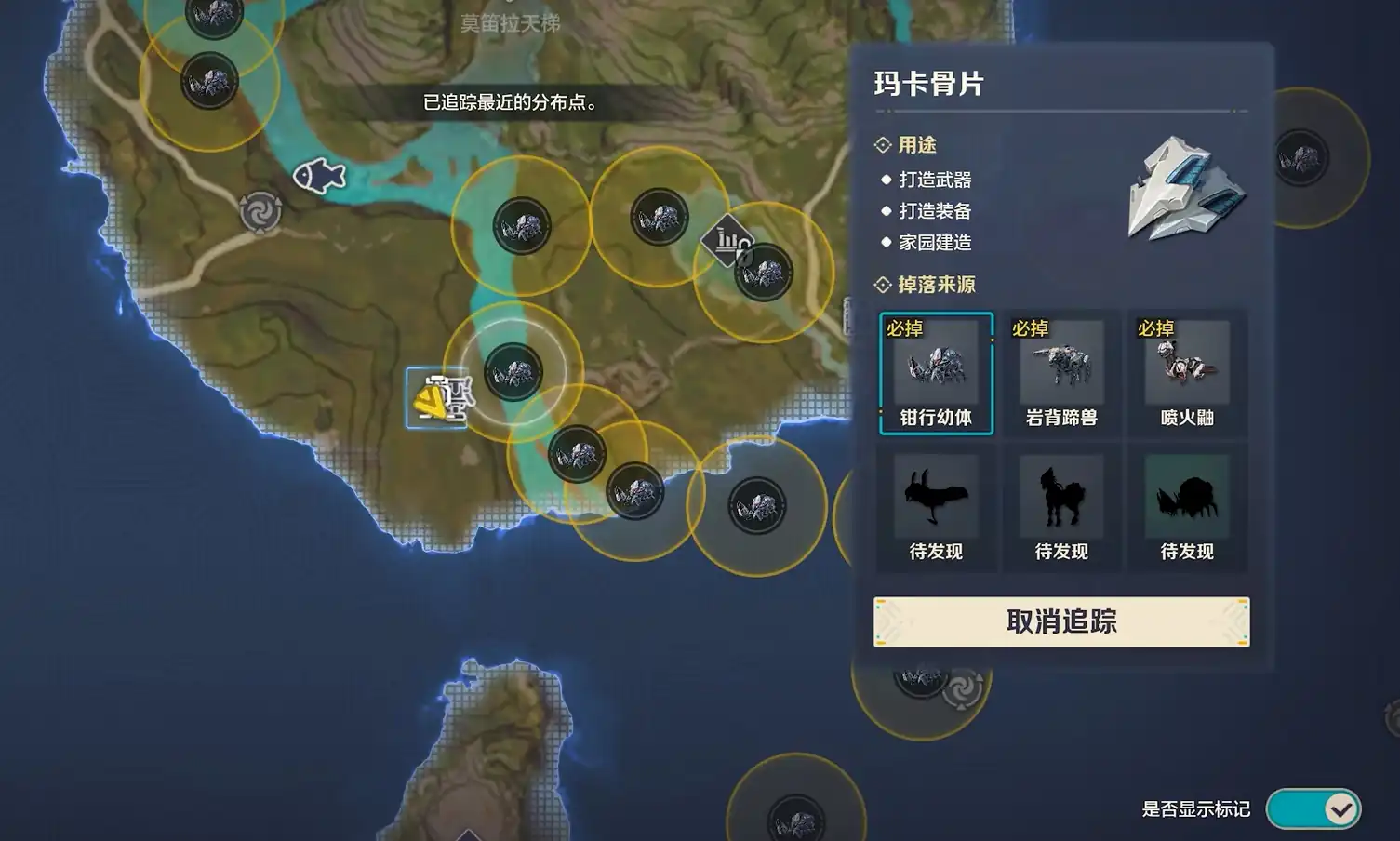This screenshot has height=841, width=1400.
Task: Enable tracking on the 岩背蹄兽 drop source
Action: tap(1060, 372)
